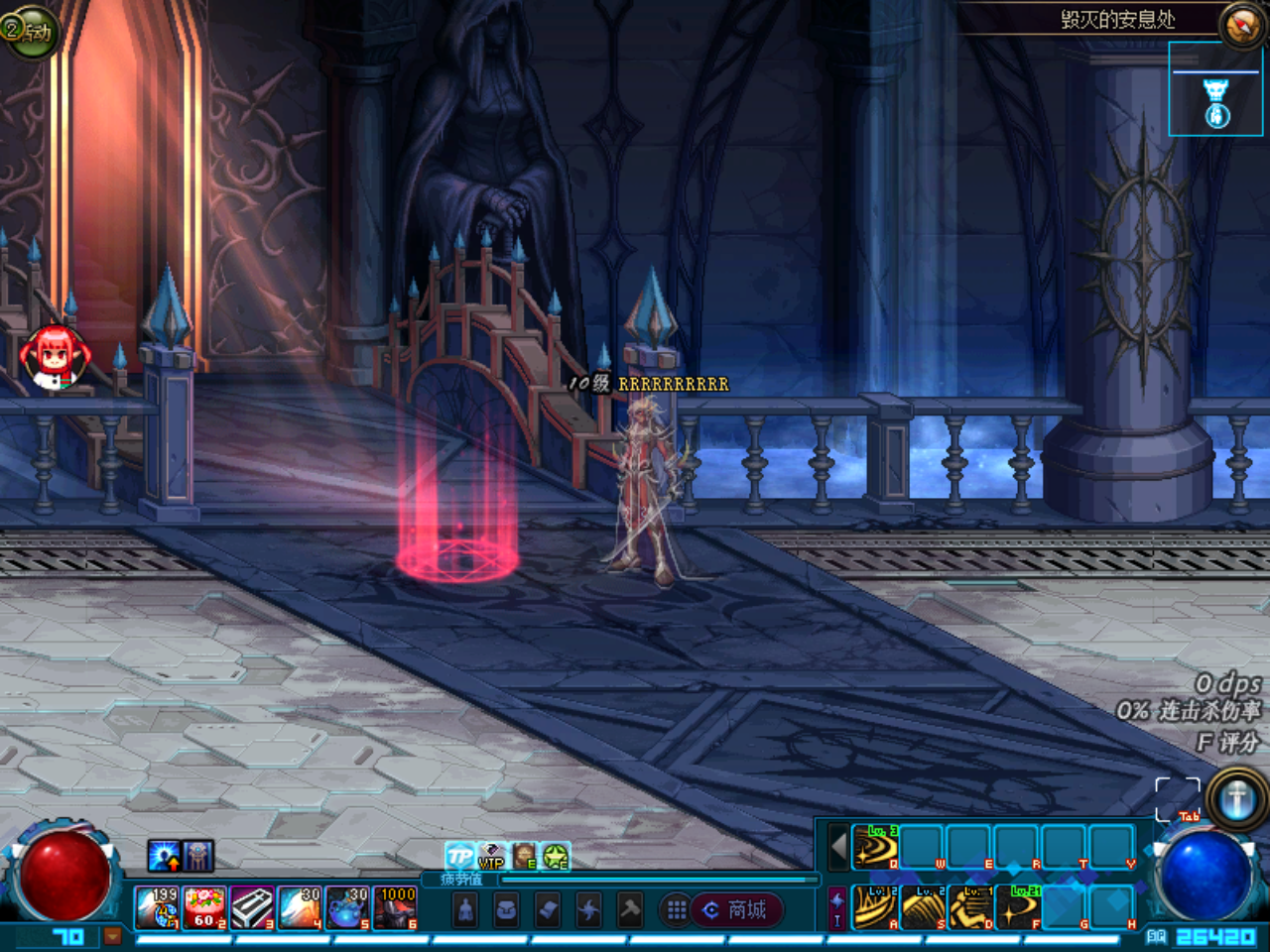Activate the Lv. 21 skill on F
This screenshot has height=952, width=1270.
point(1018,907)
